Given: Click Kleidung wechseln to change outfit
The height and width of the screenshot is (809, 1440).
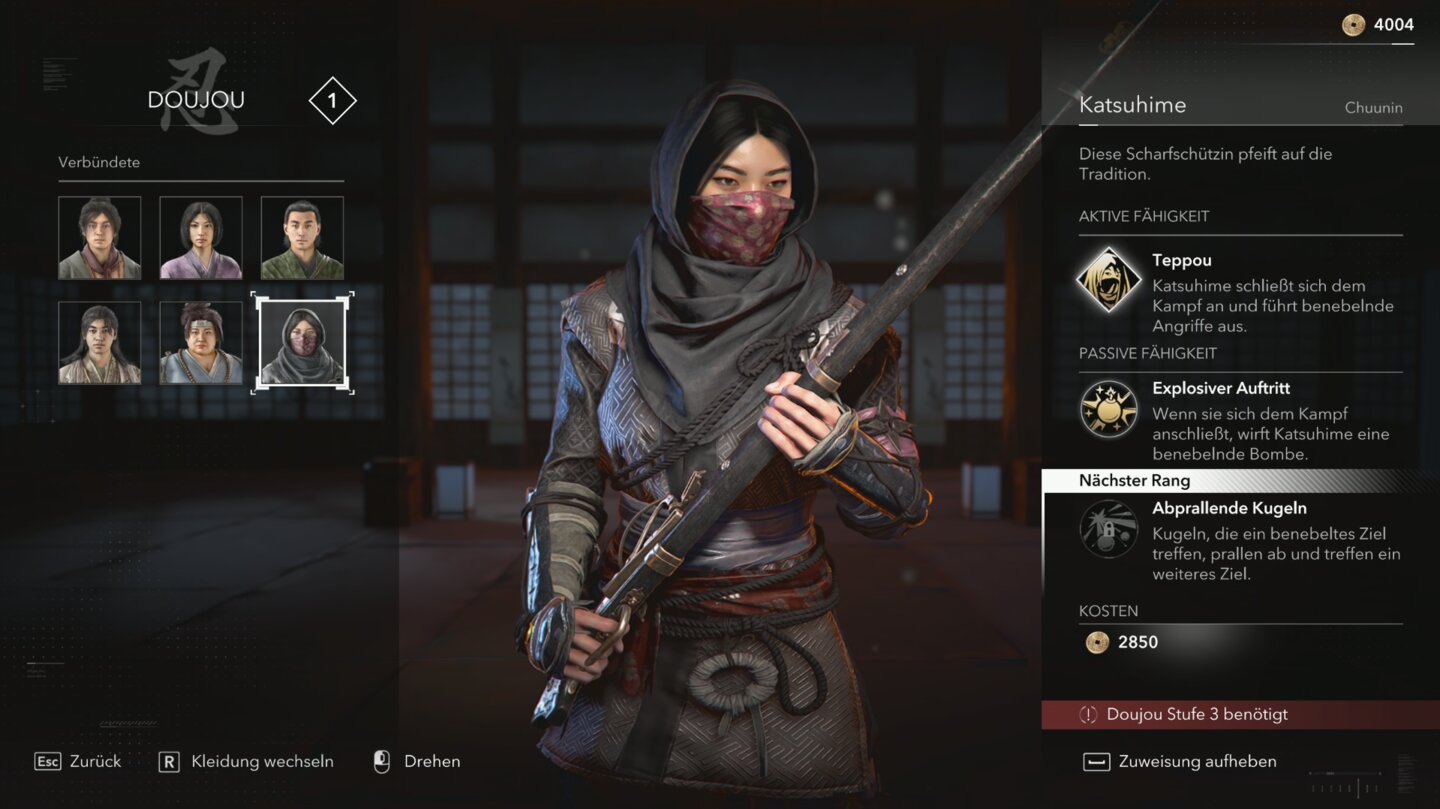Looking at the screenshot, I should 246,762.
